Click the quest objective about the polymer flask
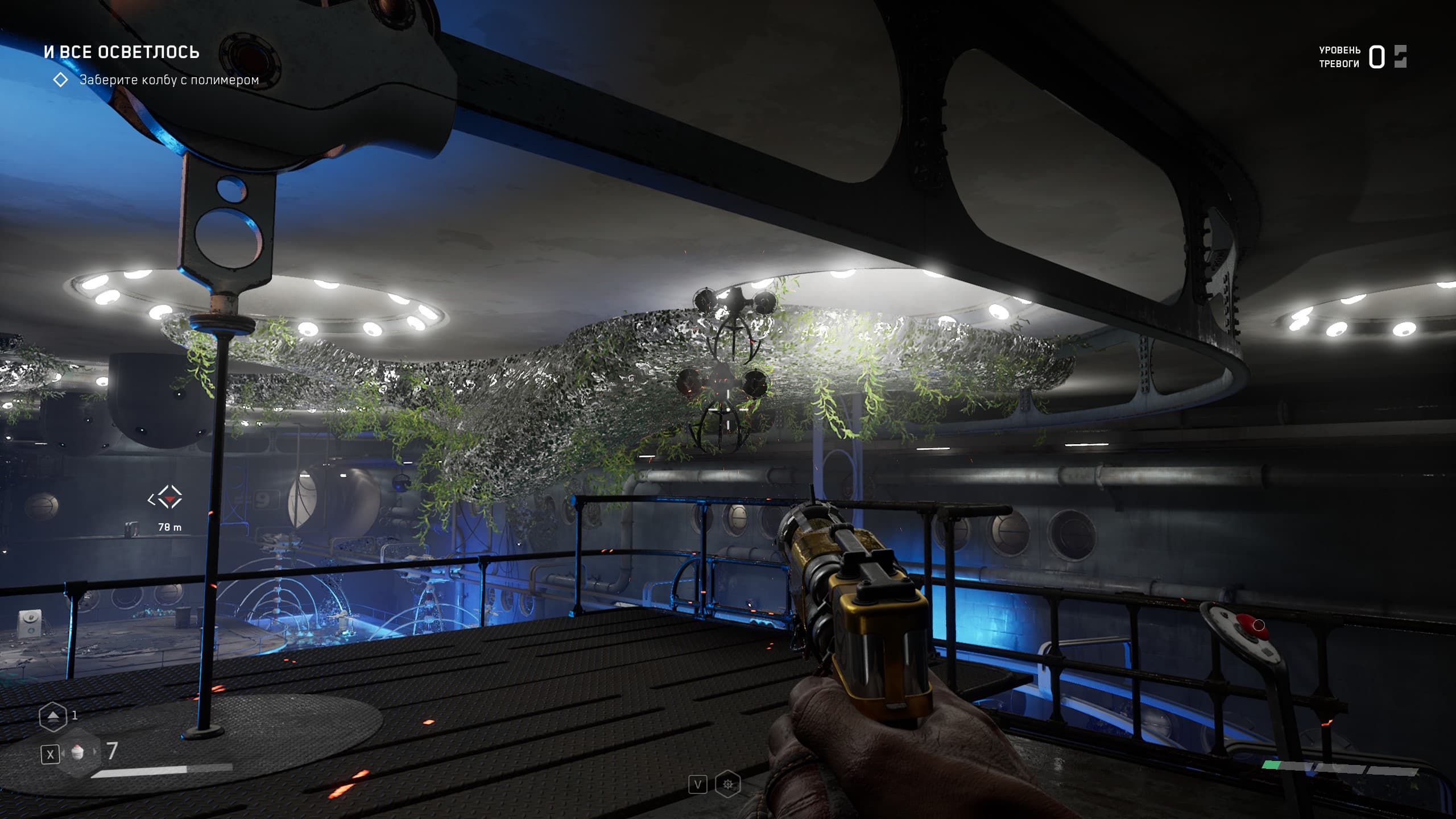 click(169, 80)
